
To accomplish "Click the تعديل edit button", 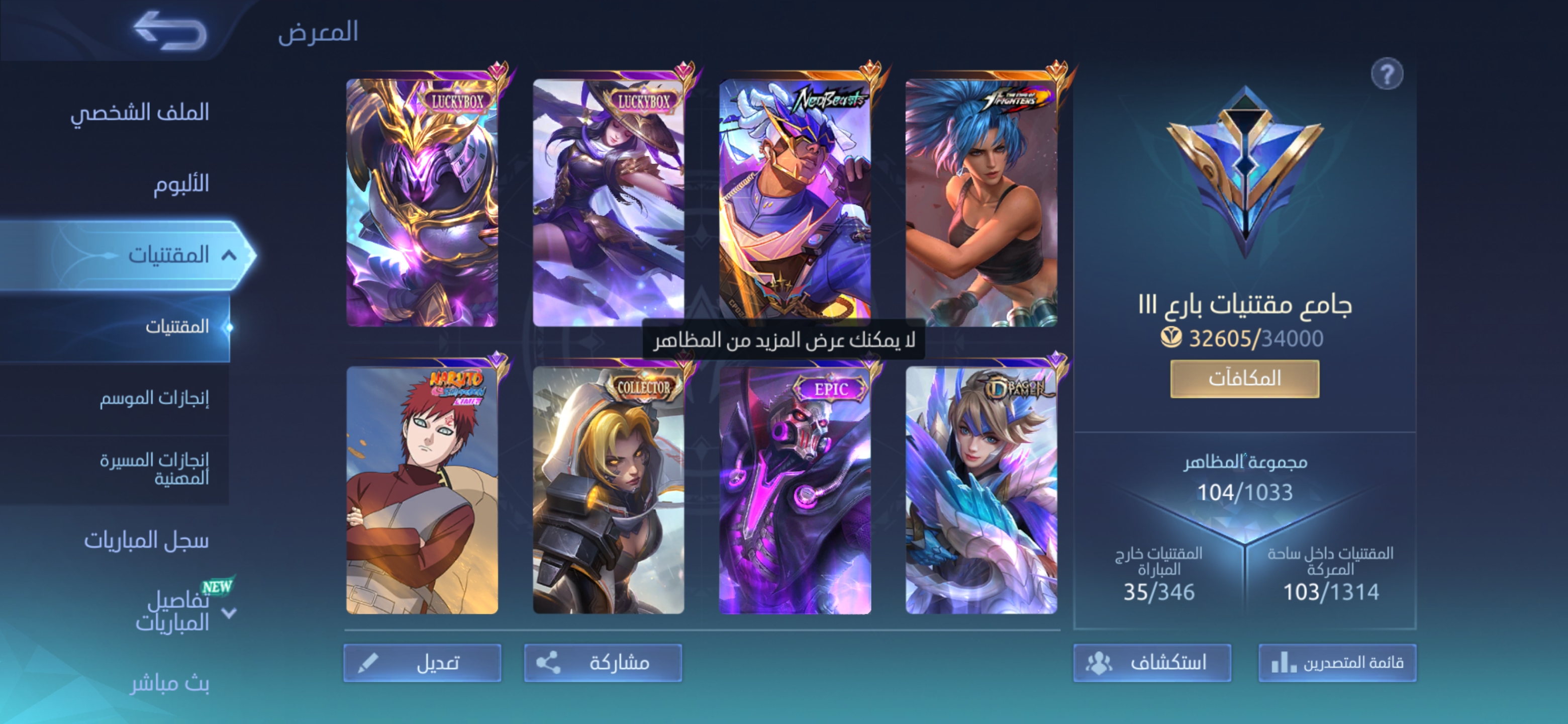I will coord(423,663).
